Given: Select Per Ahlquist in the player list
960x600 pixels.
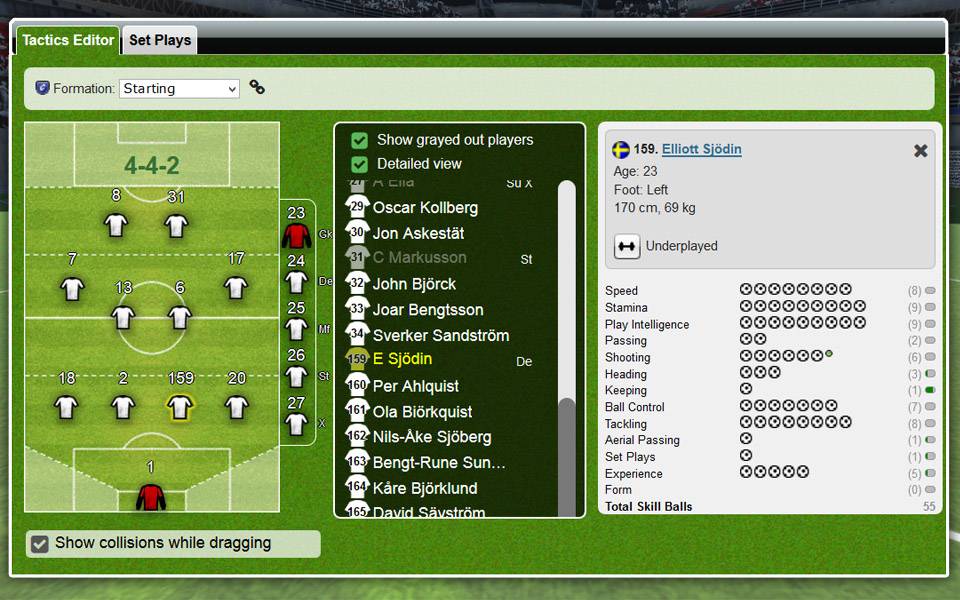Looking at the screenshot, I should pyautogui.click(x=416, y=386).
